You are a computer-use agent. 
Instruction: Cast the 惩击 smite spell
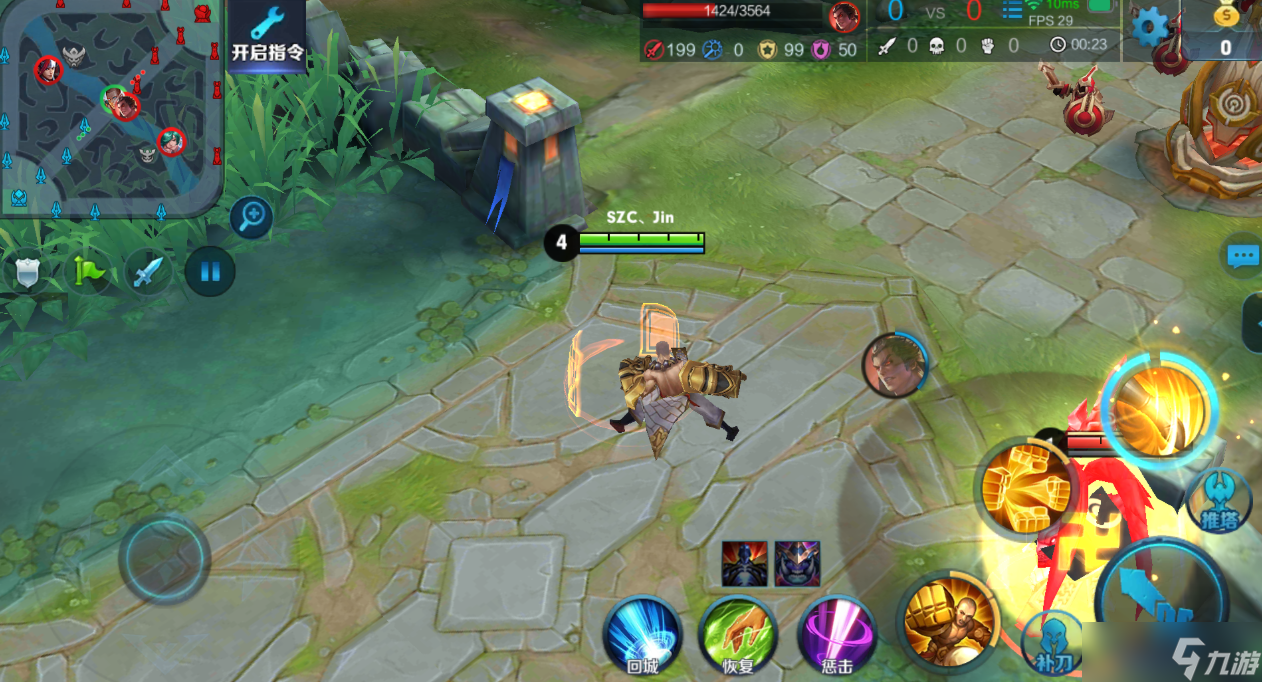[837, 635]
